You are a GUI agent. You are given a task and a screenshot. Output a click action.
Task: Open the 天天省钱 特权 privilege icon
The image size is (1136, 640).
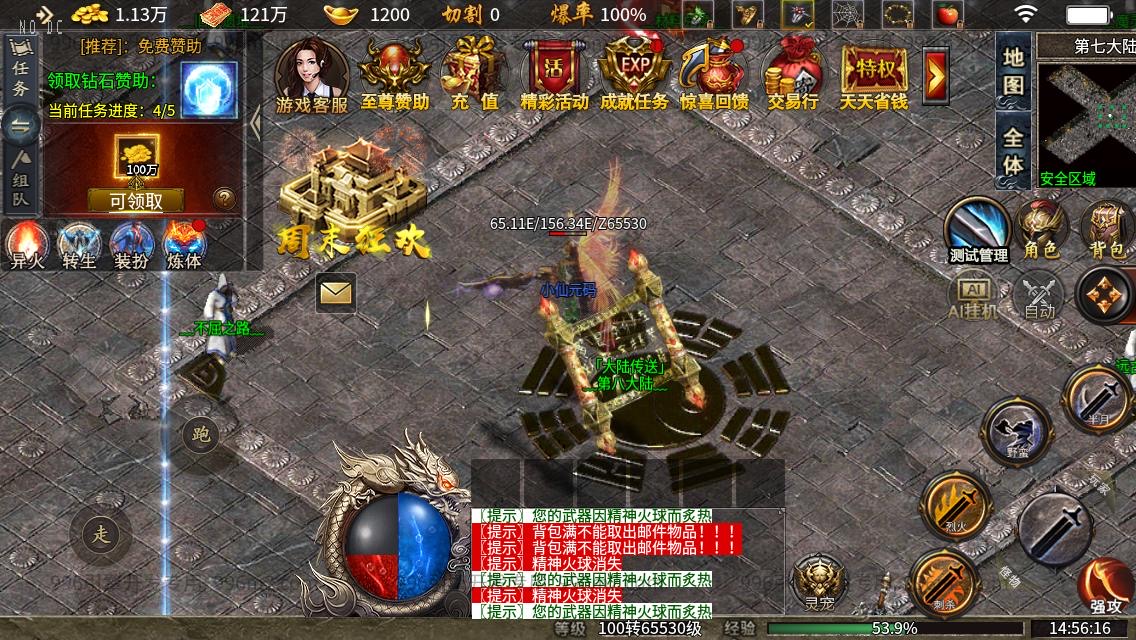point(873,70)
